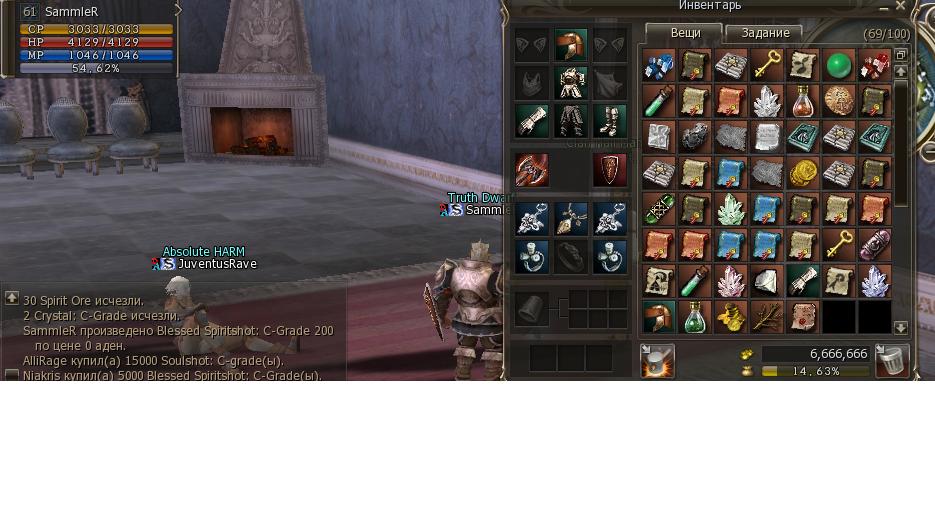Select the blue crystals item
935x528 pixels.
(x=658, y=67)
